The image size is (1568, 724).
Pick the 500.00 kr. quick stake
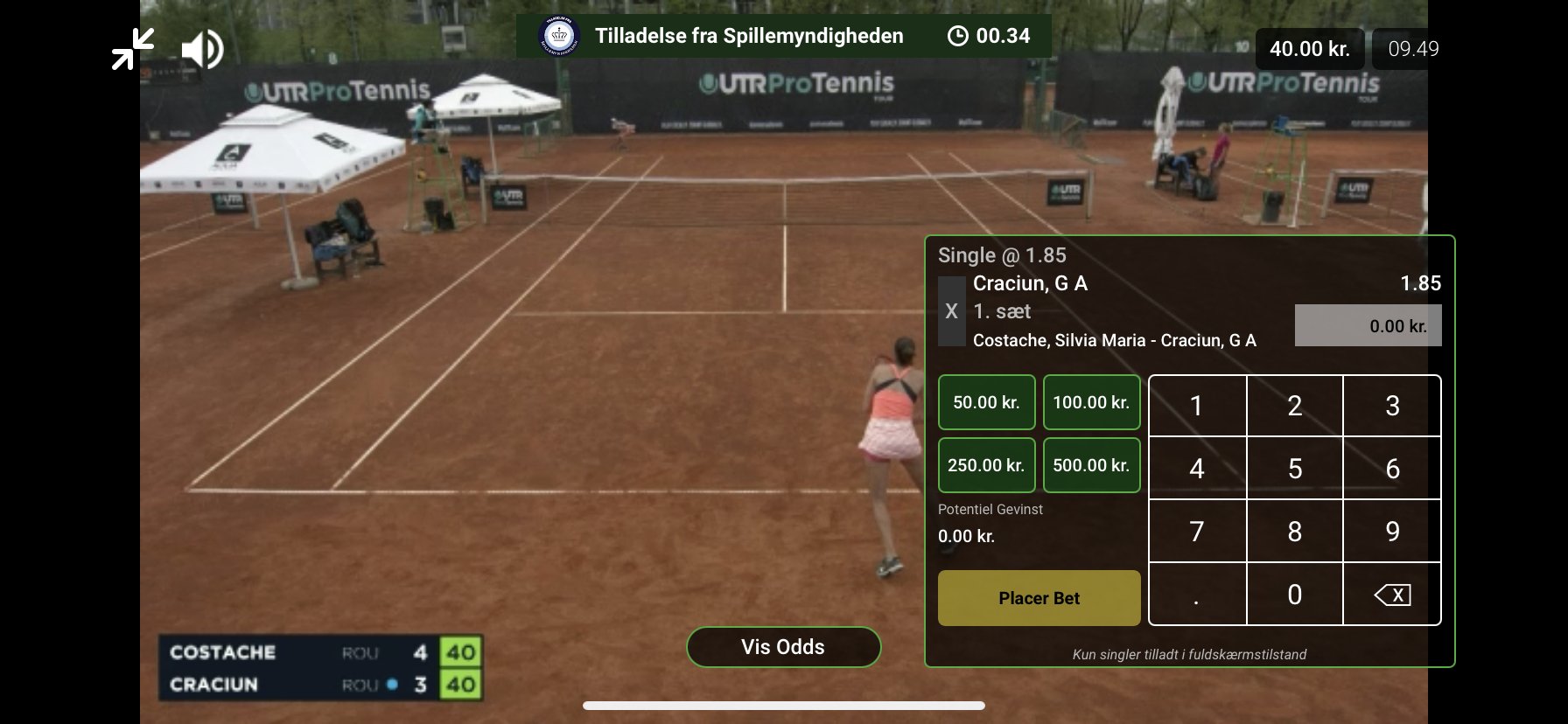click(1091, 465)
